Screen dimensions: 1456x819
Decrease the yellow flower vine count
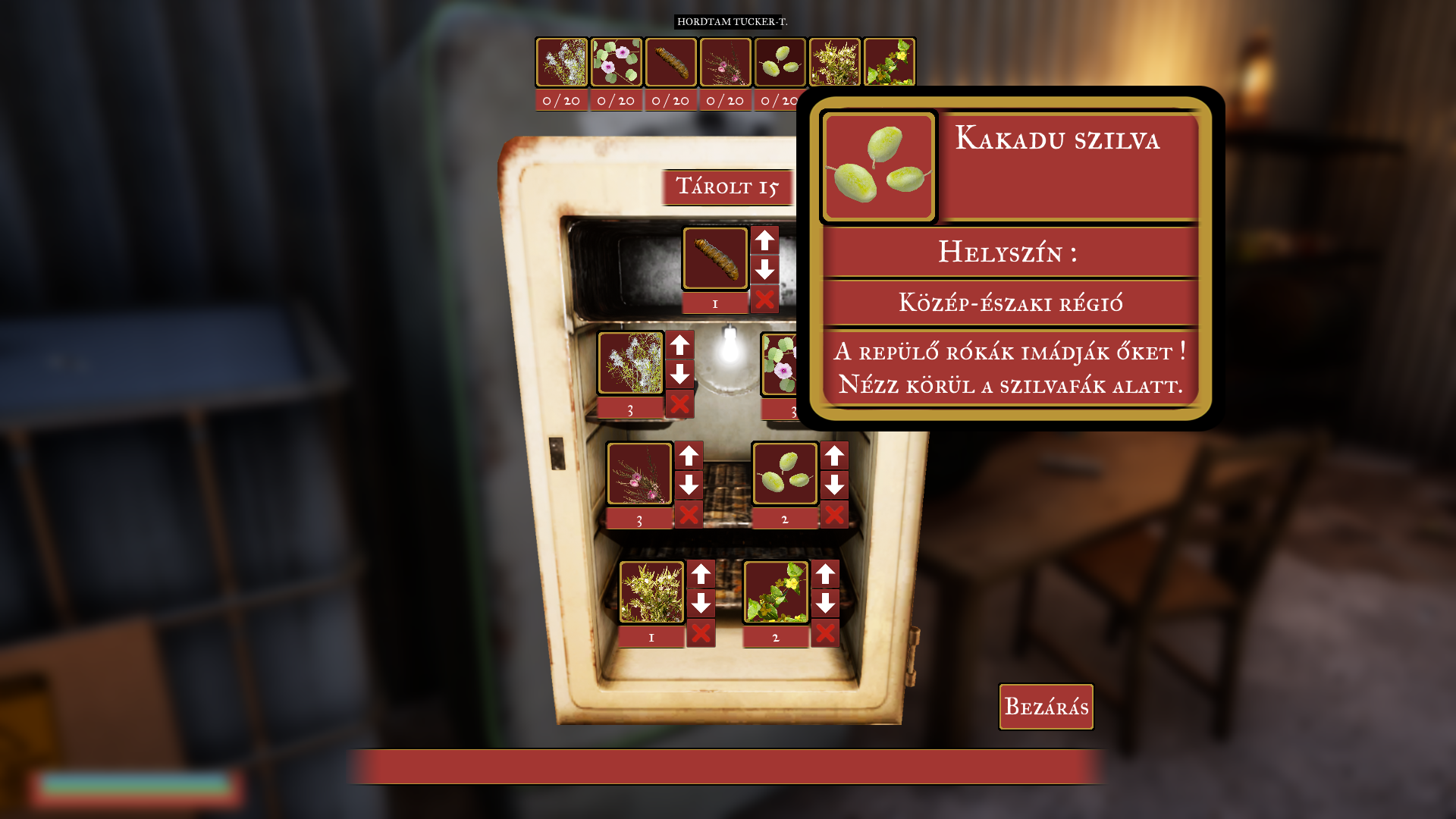[825, 603]
